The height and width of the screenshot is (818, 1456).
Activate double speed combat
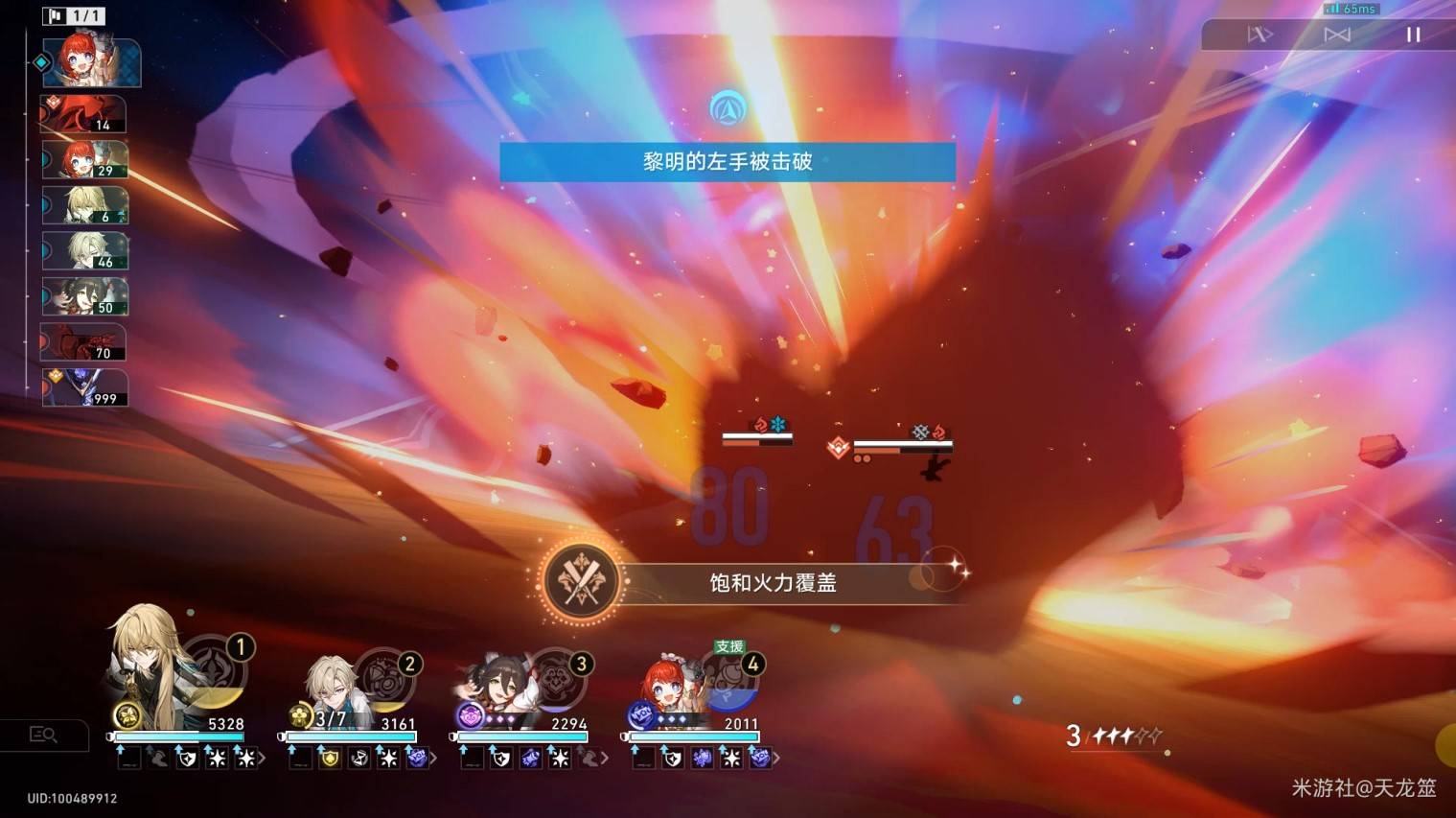[1336, 35]
